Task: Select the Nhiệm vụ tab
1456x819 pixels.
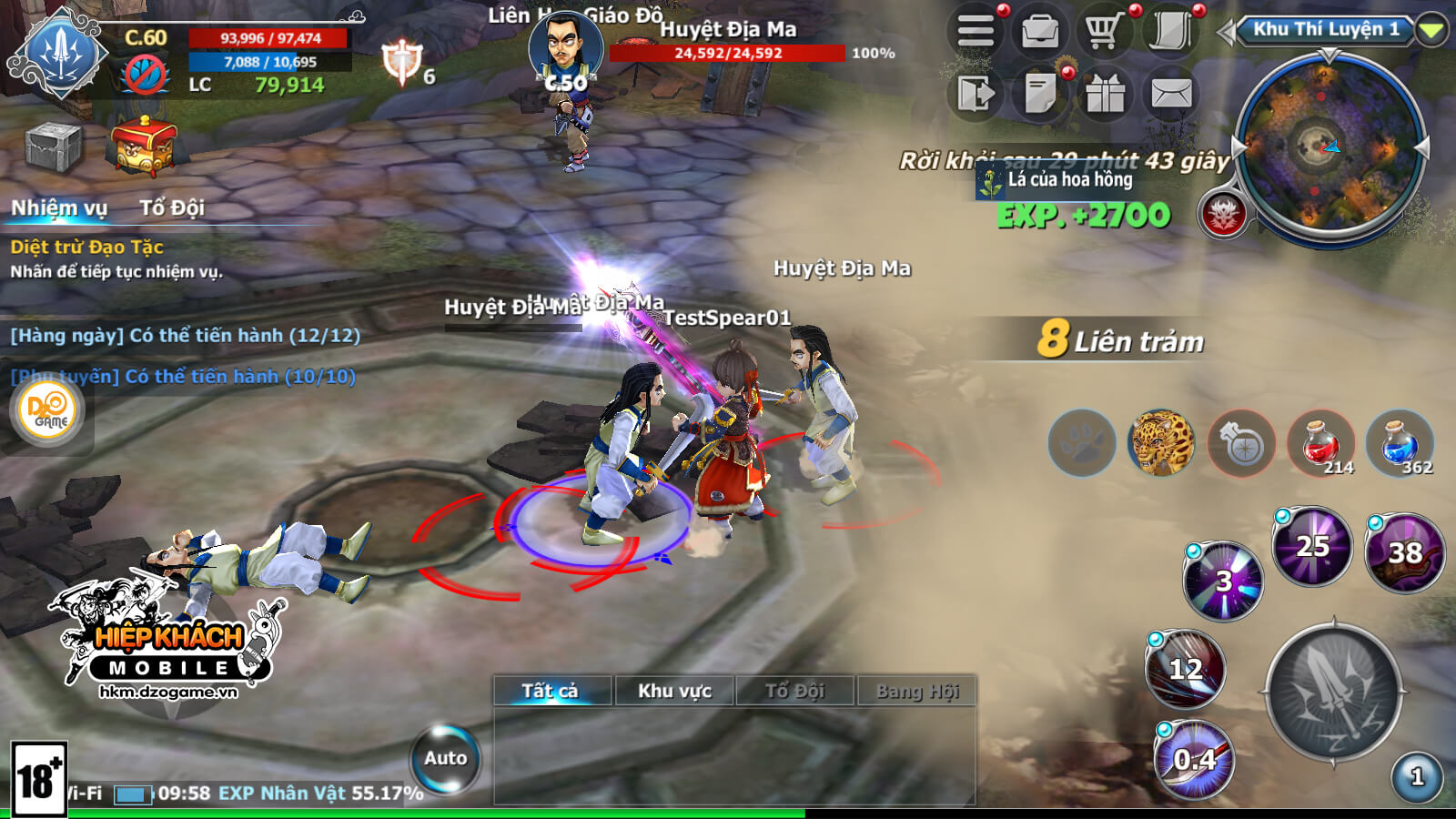Action: pos(59,208)
